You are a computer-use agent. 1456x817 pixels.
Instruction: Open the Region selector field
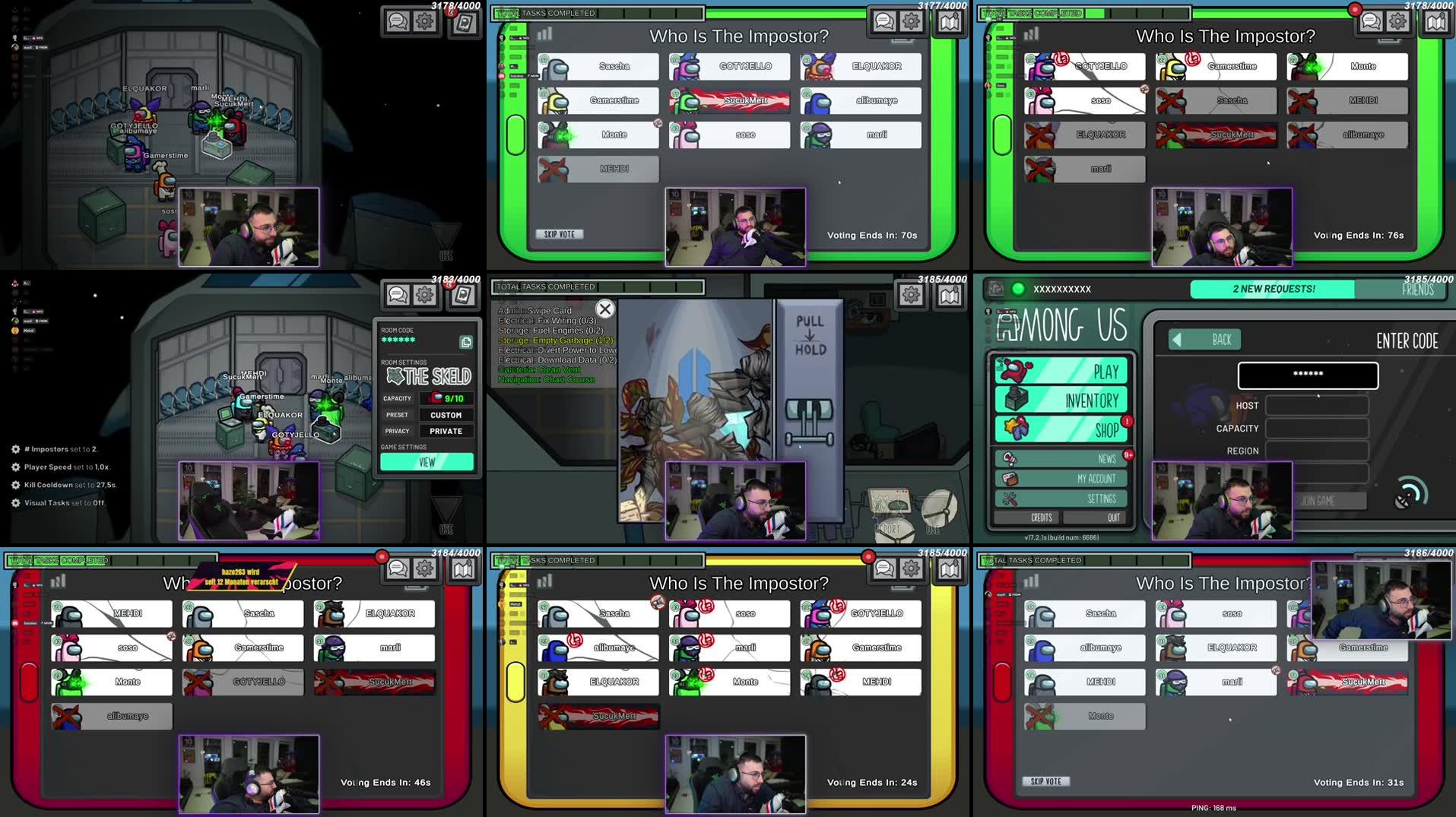point(1317,450)
